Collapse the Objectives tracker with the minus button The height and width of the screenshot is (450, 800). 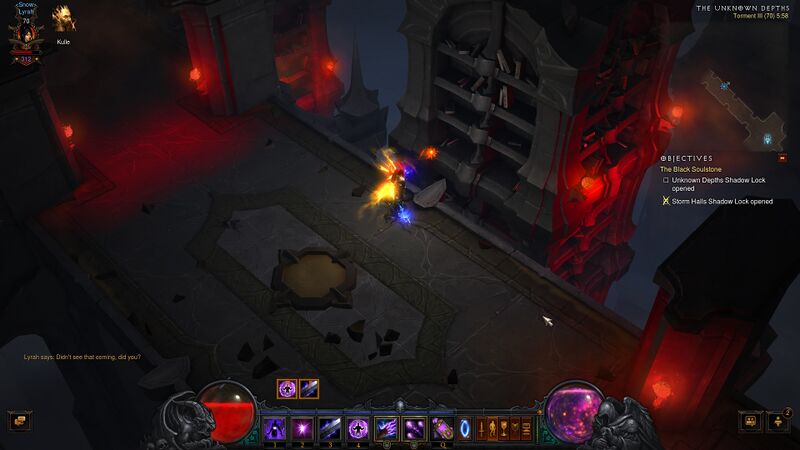[782, 158]
